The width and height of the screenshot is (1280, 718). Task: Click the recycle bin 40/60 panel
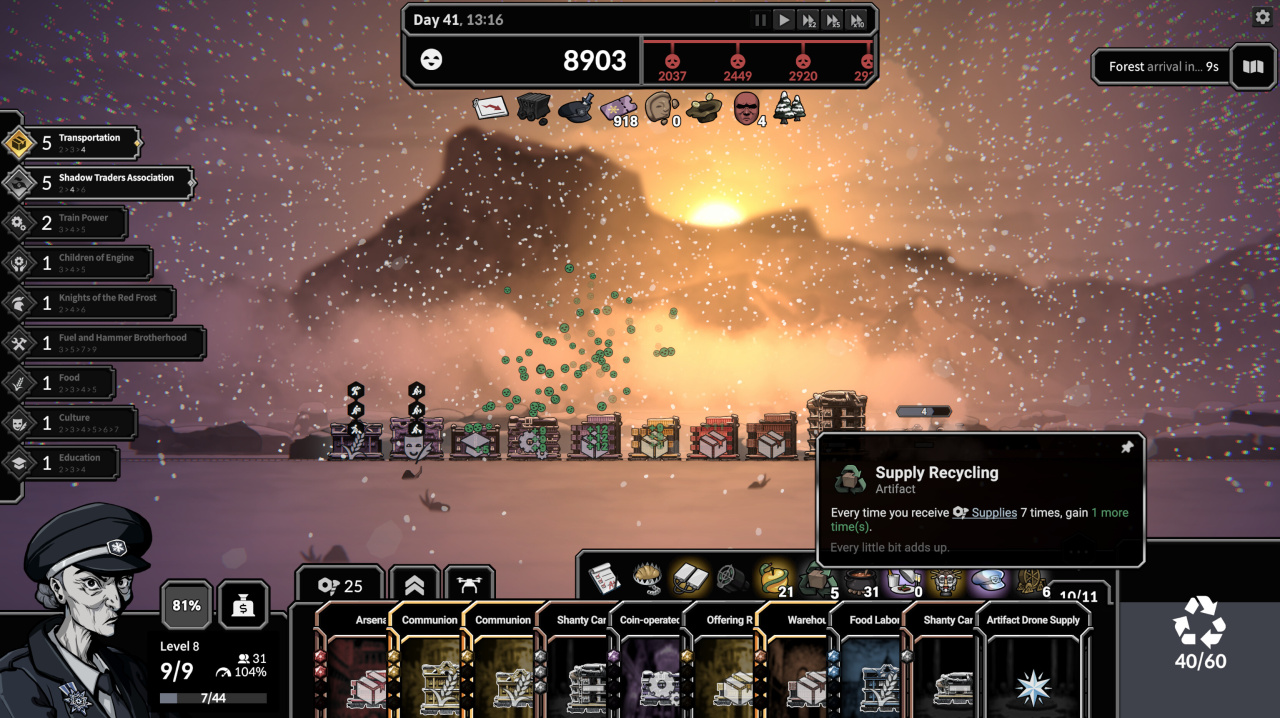coord(1199,635)
